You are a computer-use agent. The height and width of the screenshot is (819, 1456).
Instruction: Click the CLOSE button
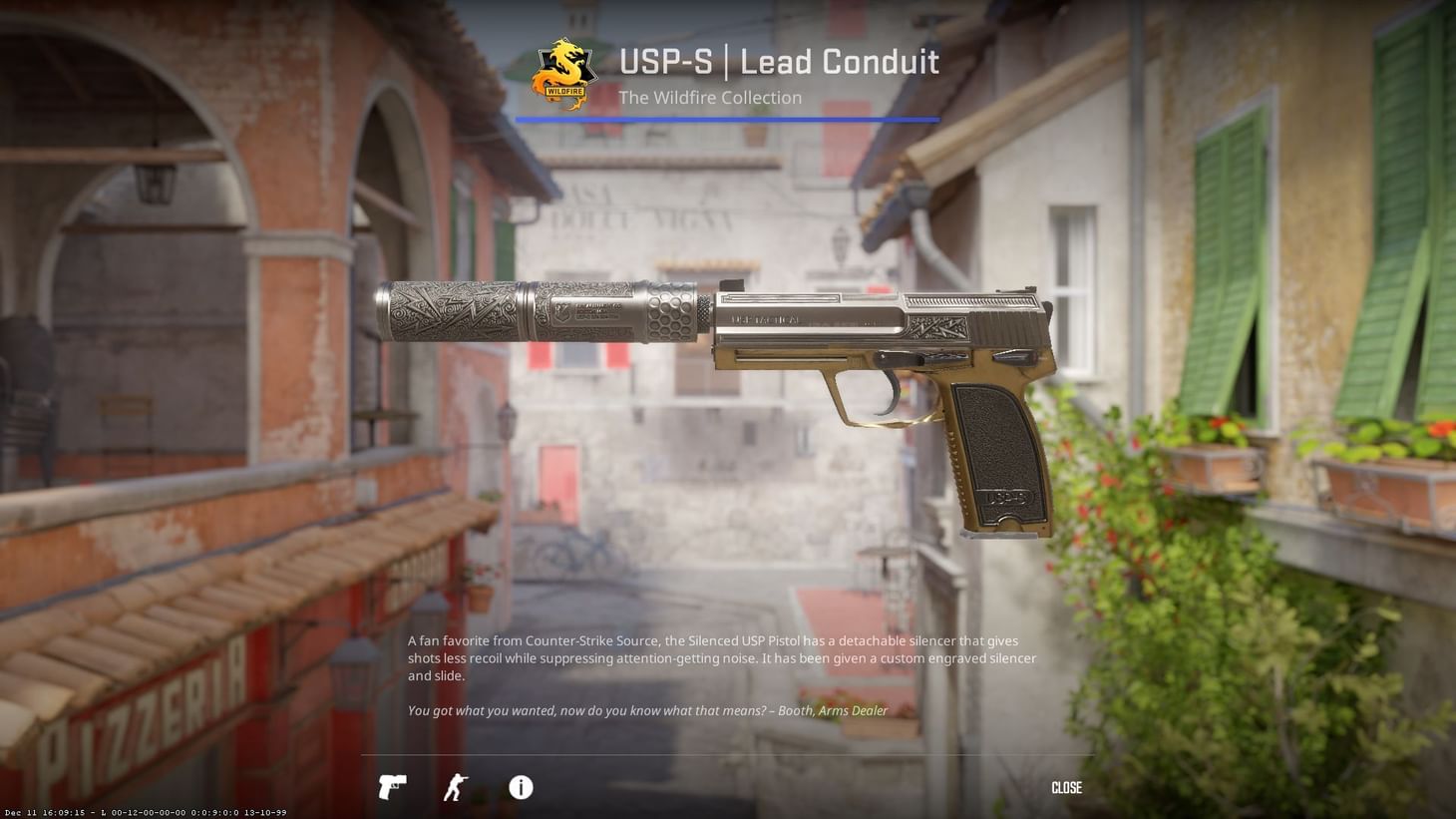click(1065, 788)
